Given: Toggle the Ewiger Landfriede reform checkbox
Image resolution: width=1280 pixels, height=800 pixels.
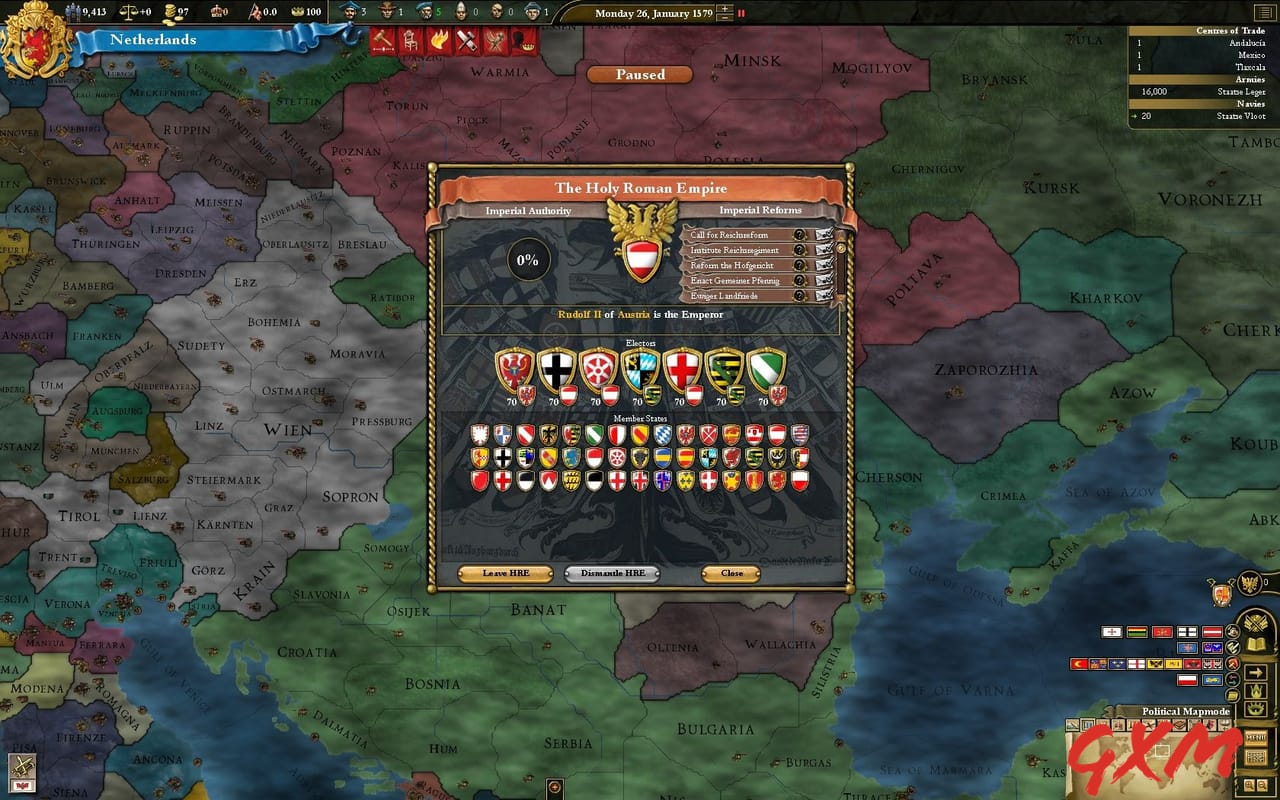Looking at the screenshot, I should [823, 296].
